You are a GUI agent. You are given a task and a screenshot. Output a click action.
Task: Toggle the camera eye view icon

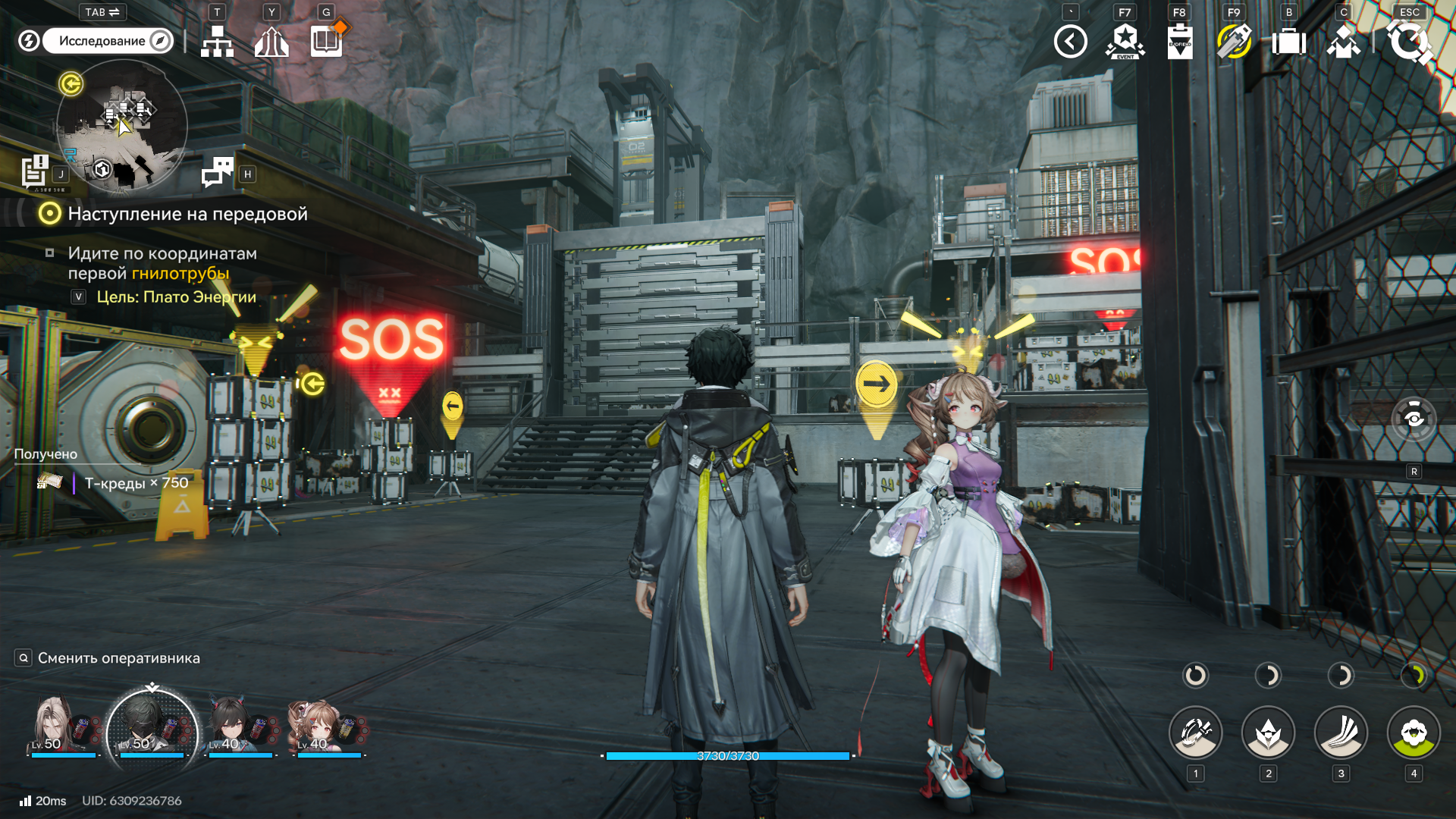pos(1414,419)
